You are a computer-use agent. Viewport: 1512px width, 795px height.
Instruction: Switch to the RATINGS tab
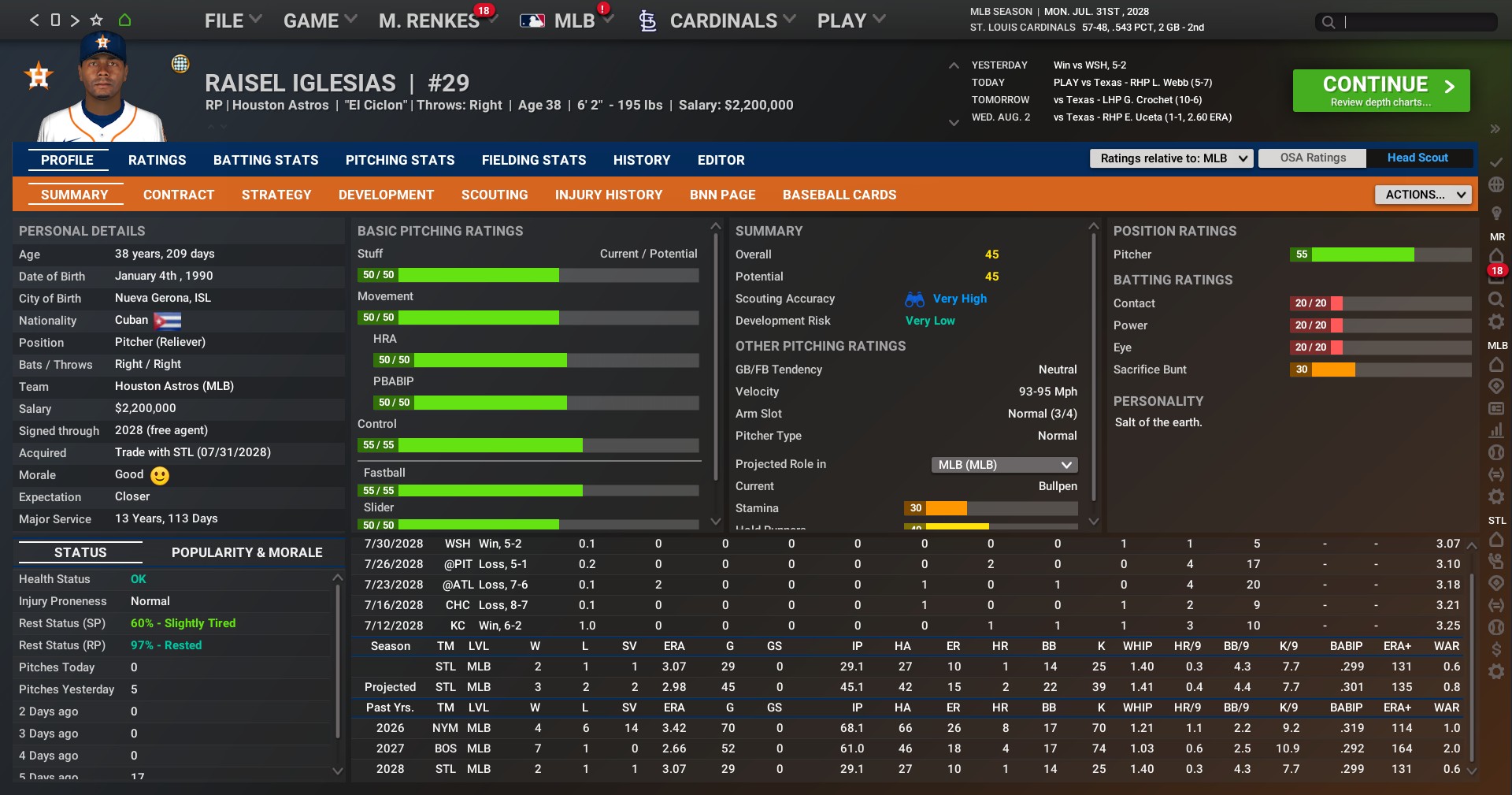(157, 160)
